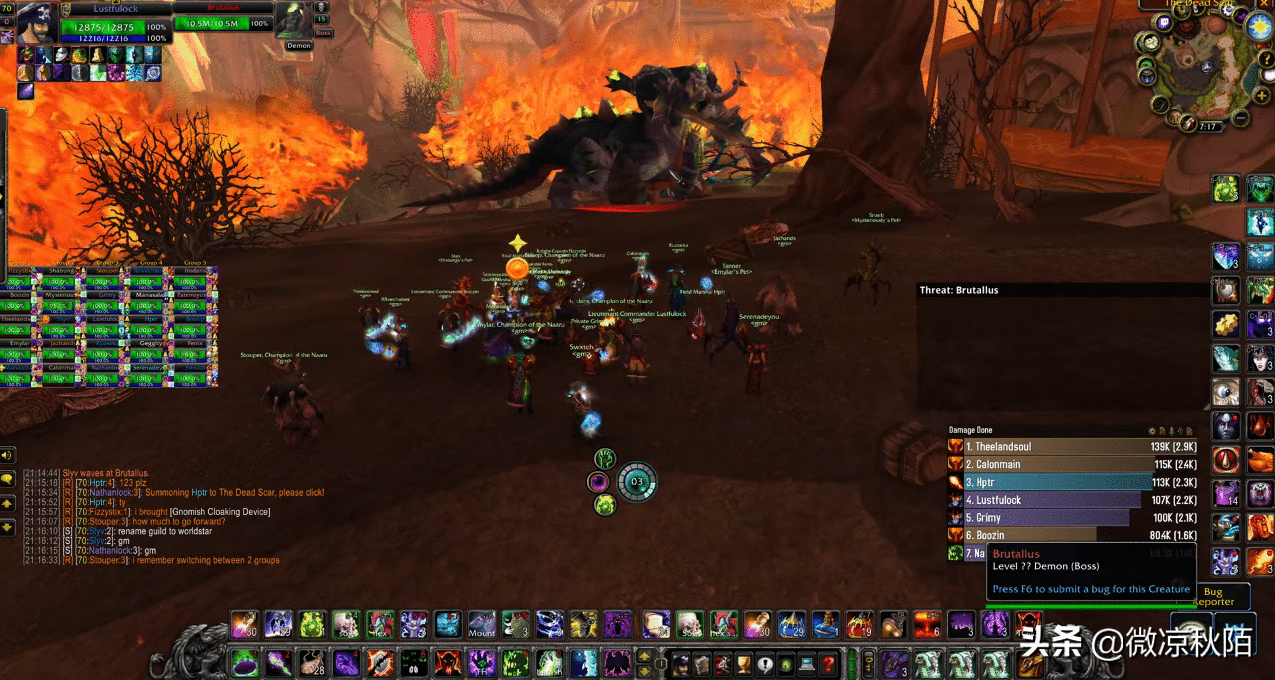Open the golden chalice achievements micro button
1275x680 pixels.
tap(744, 663)
